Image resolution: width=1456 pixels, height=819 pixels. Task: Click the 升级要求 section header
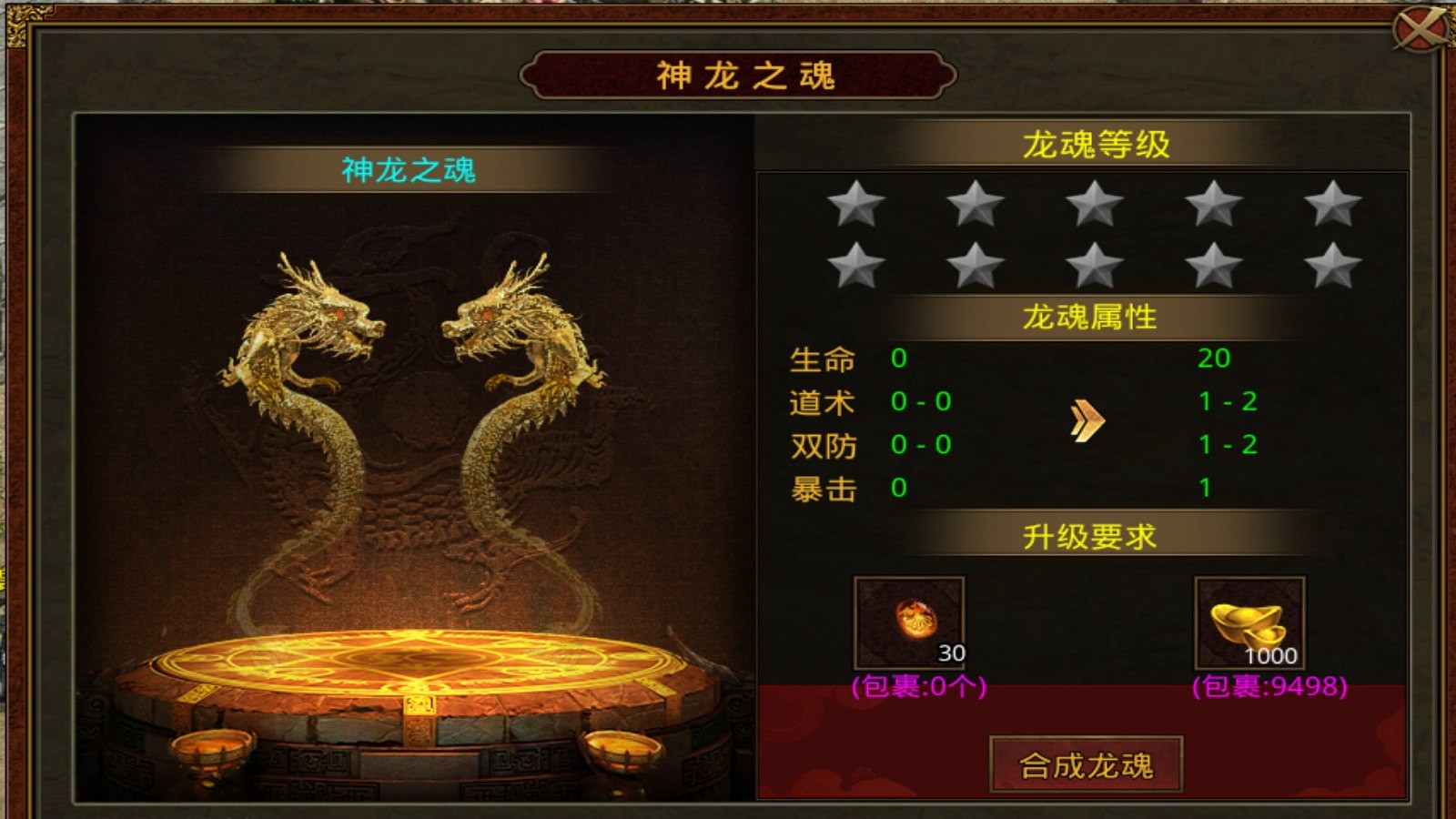[1090, 537]
